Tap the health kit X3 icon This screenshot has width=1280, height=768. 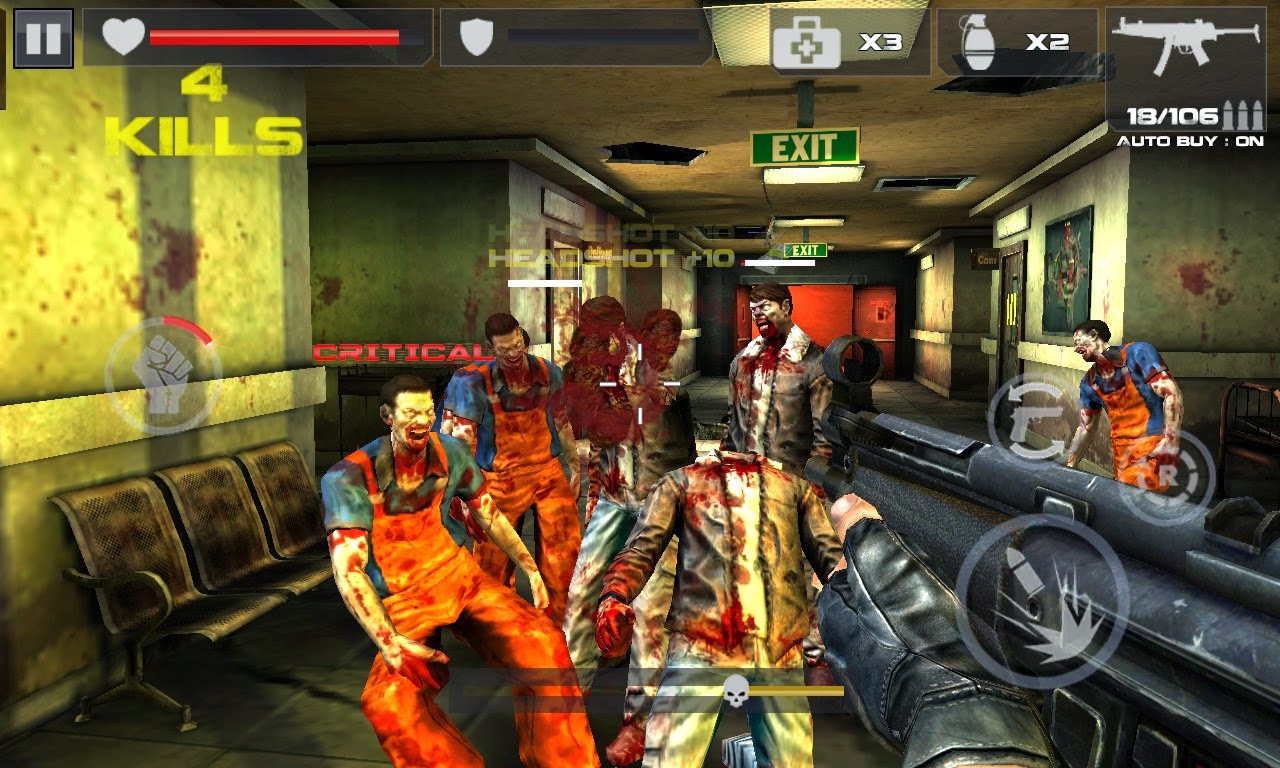click(817, 42)
